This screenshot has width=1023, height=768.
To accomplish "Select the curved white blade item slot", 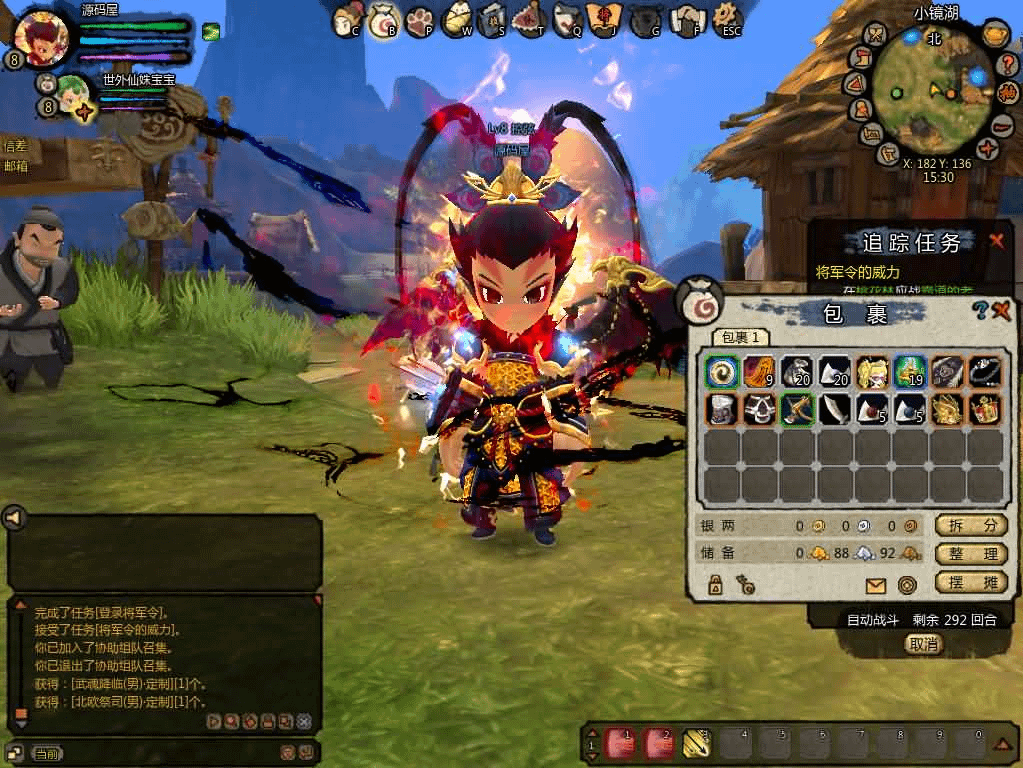I will coord(834,410).
